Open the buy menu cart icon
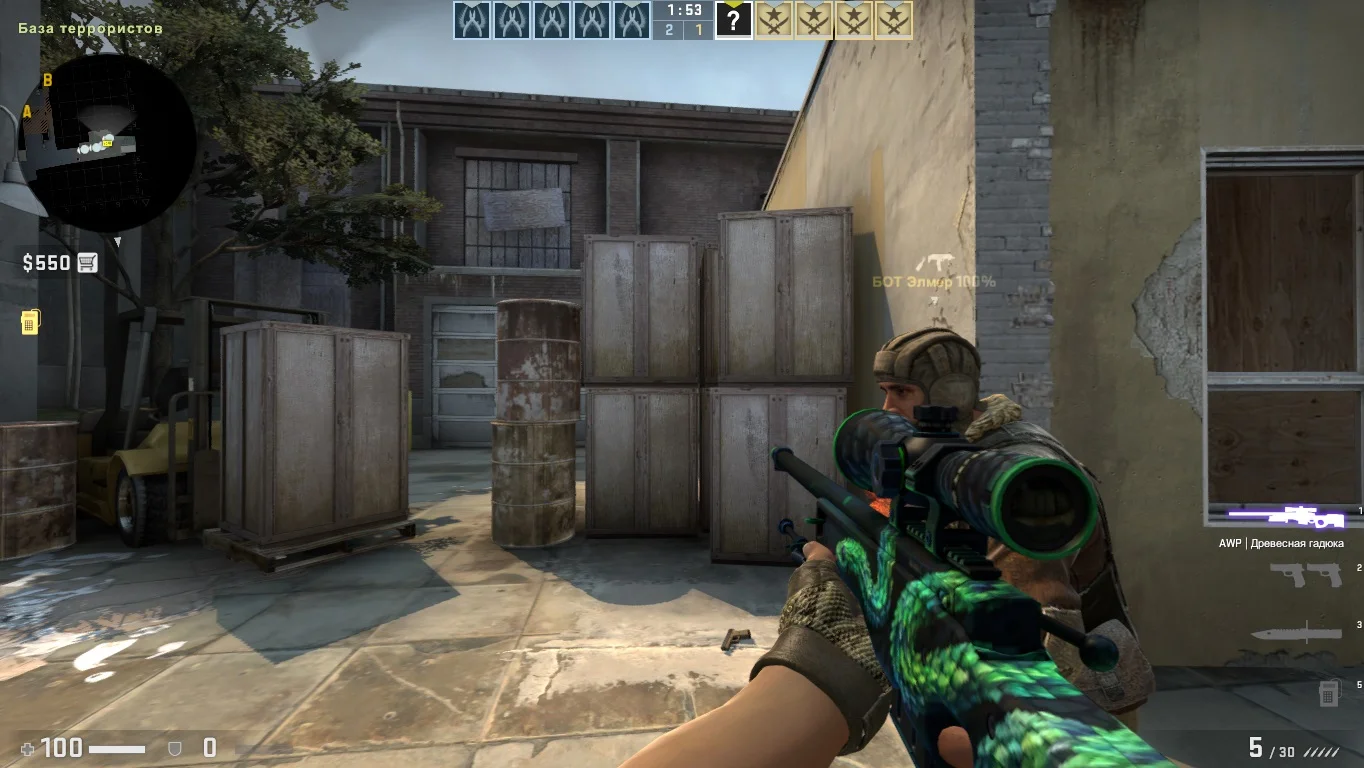 87,263
